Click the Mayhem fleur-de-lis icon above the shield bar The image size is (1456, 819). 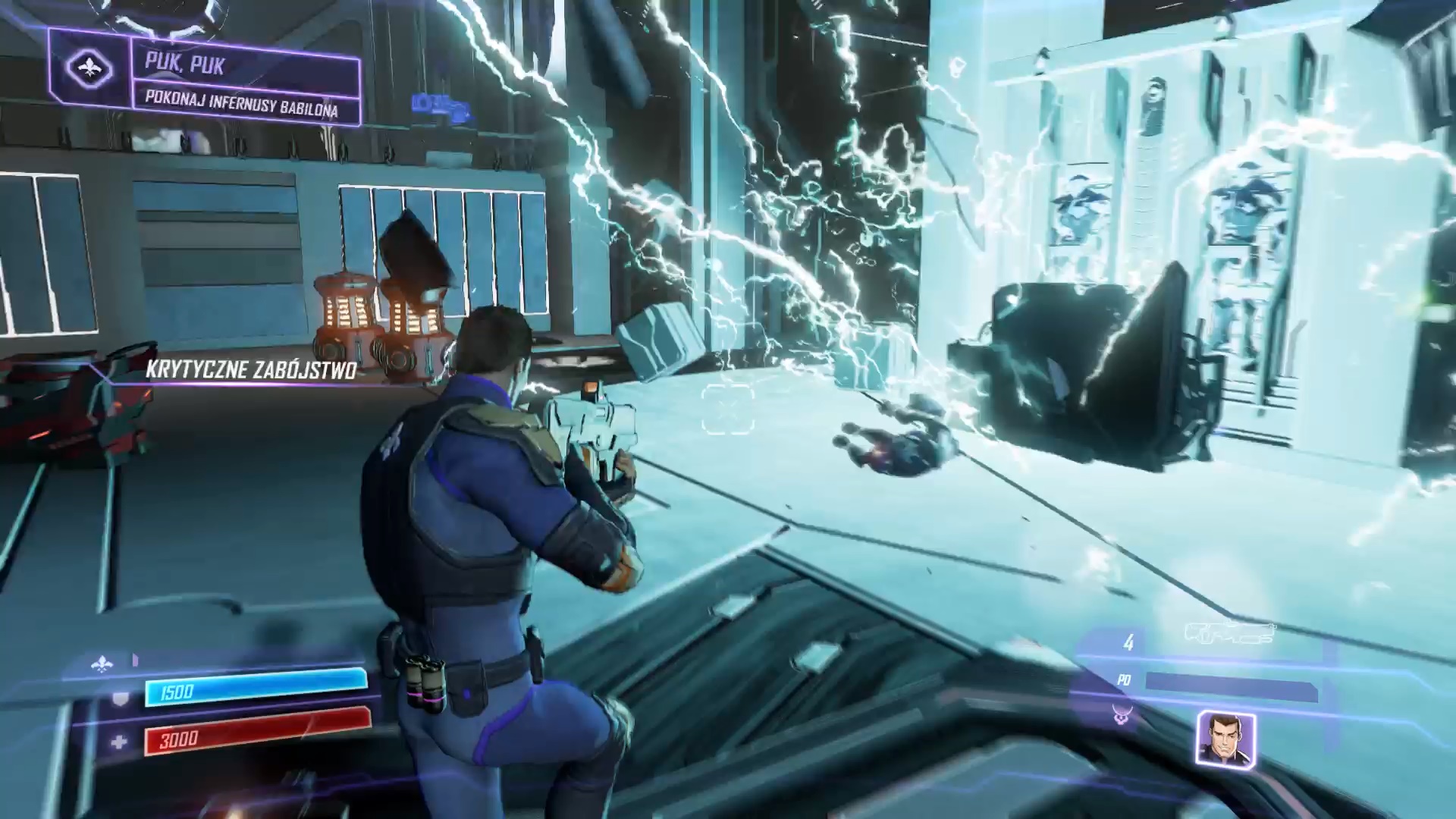pos(102,664)
